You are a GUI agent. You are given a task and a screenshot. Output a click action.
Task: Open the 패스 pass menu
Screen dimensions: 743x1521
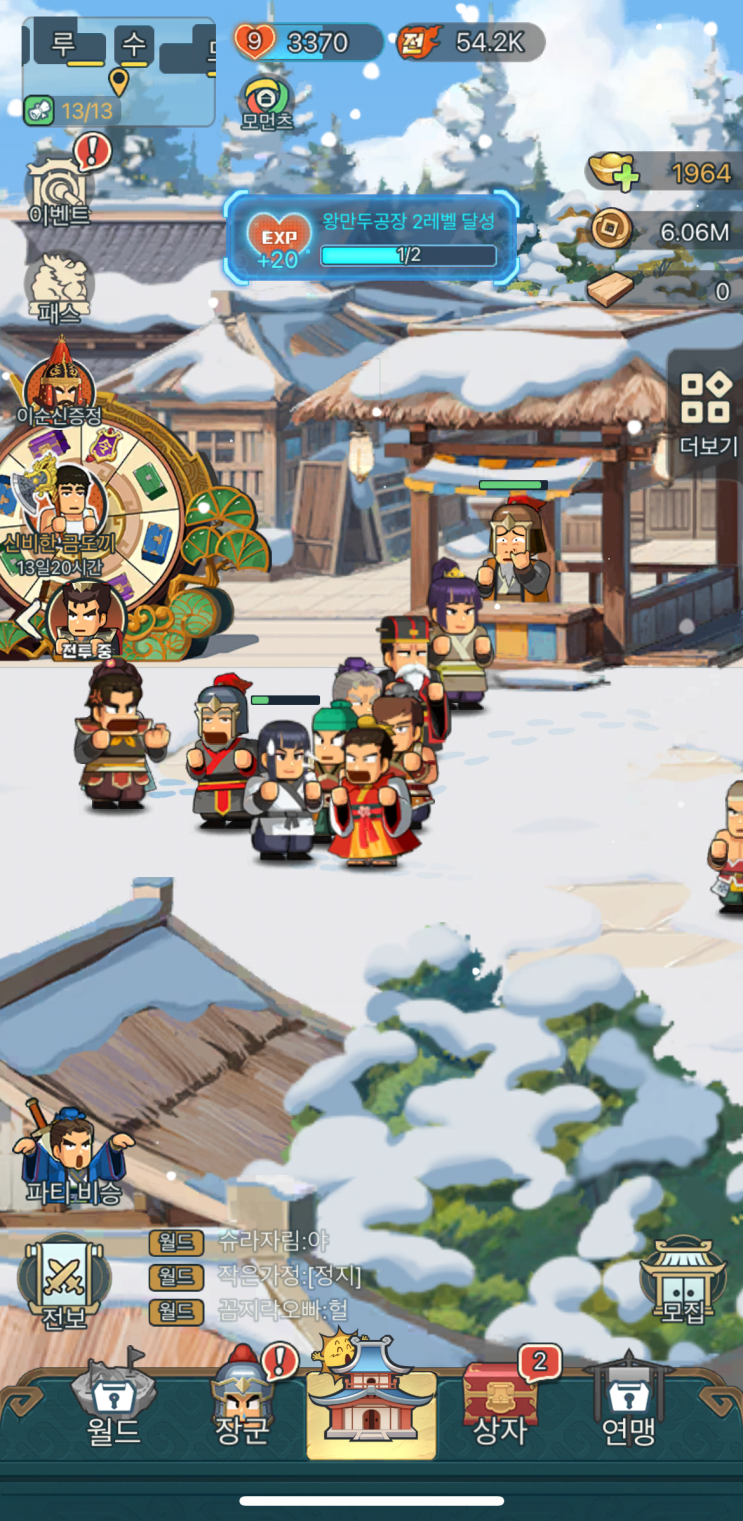point(60,287)
